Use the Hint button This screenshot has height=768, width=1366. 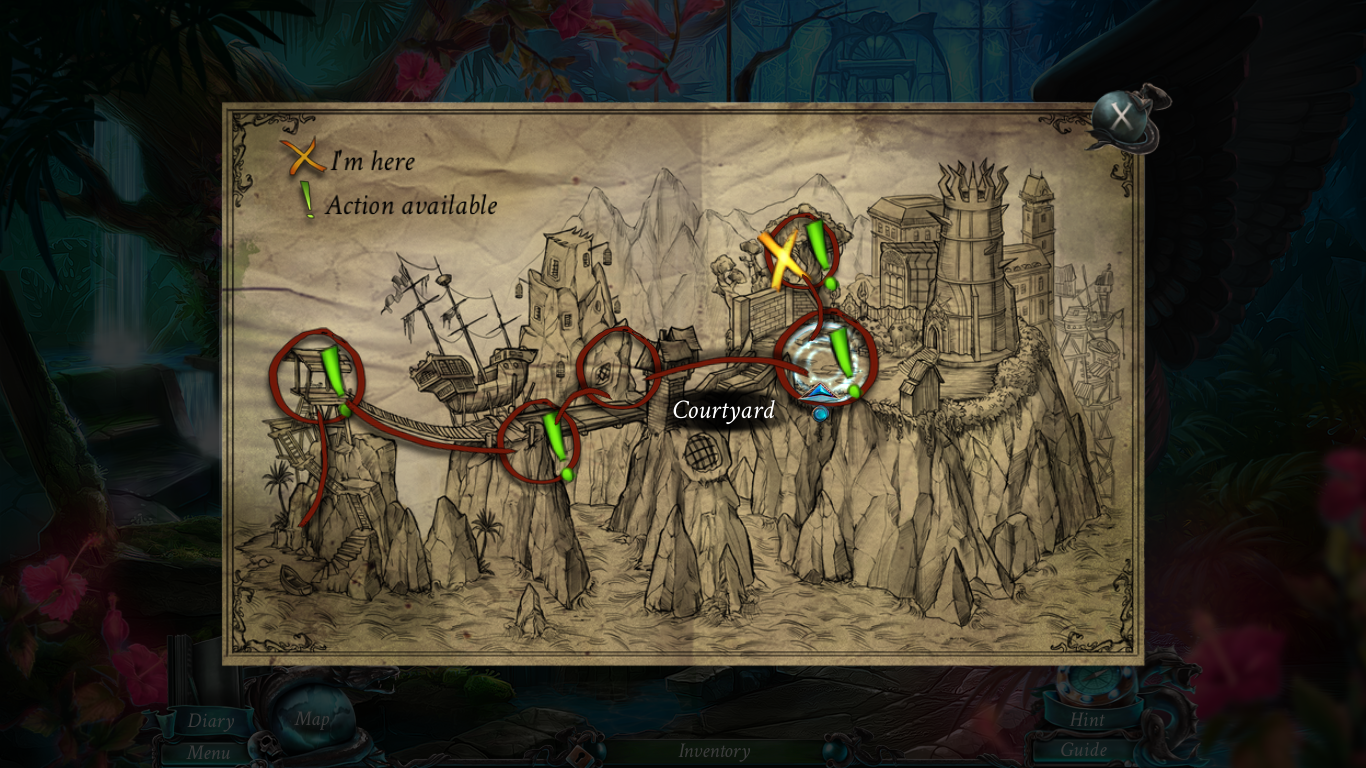click(x=1087, y=719)
